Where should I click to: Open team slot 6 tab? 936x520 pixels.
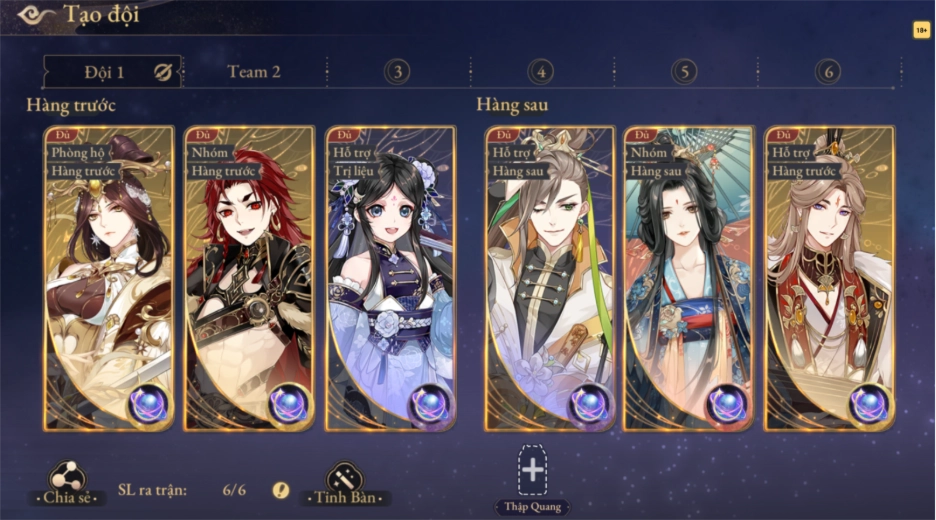pyautogui.click(x=828, y=72)
